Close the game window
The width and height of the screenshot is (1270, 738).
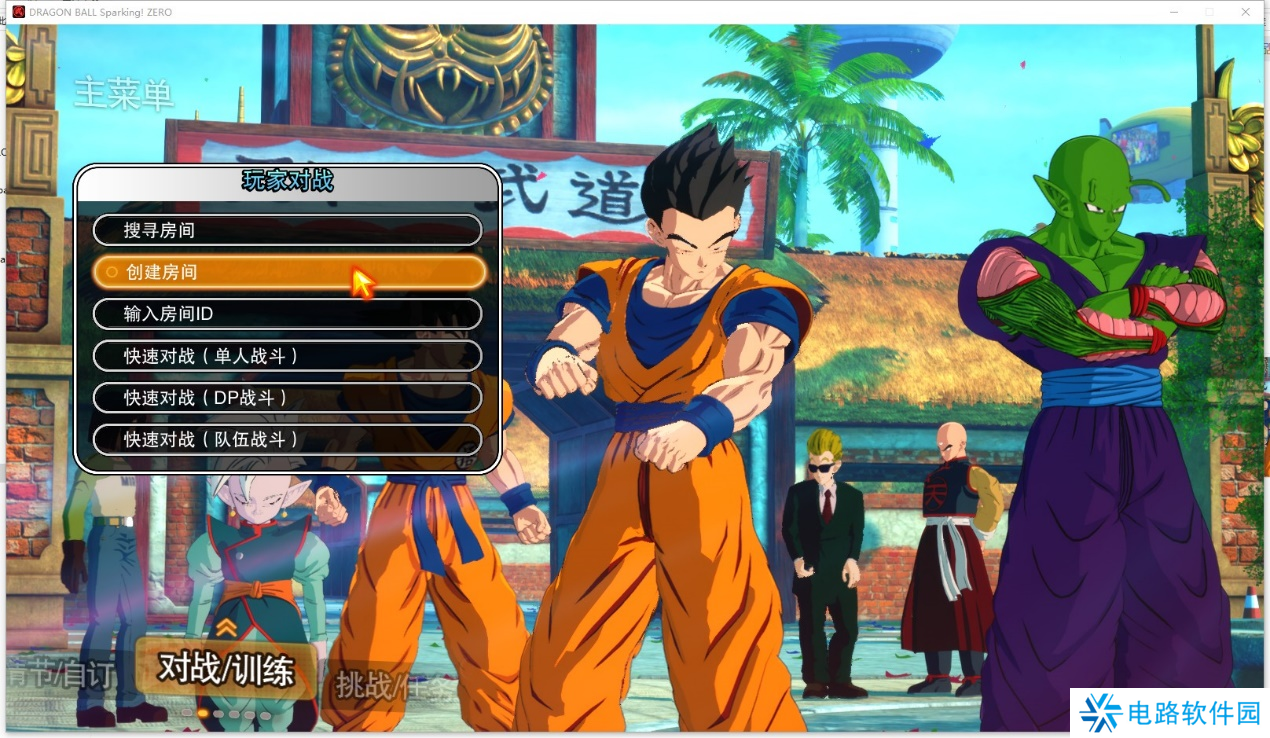point(1245,11)
